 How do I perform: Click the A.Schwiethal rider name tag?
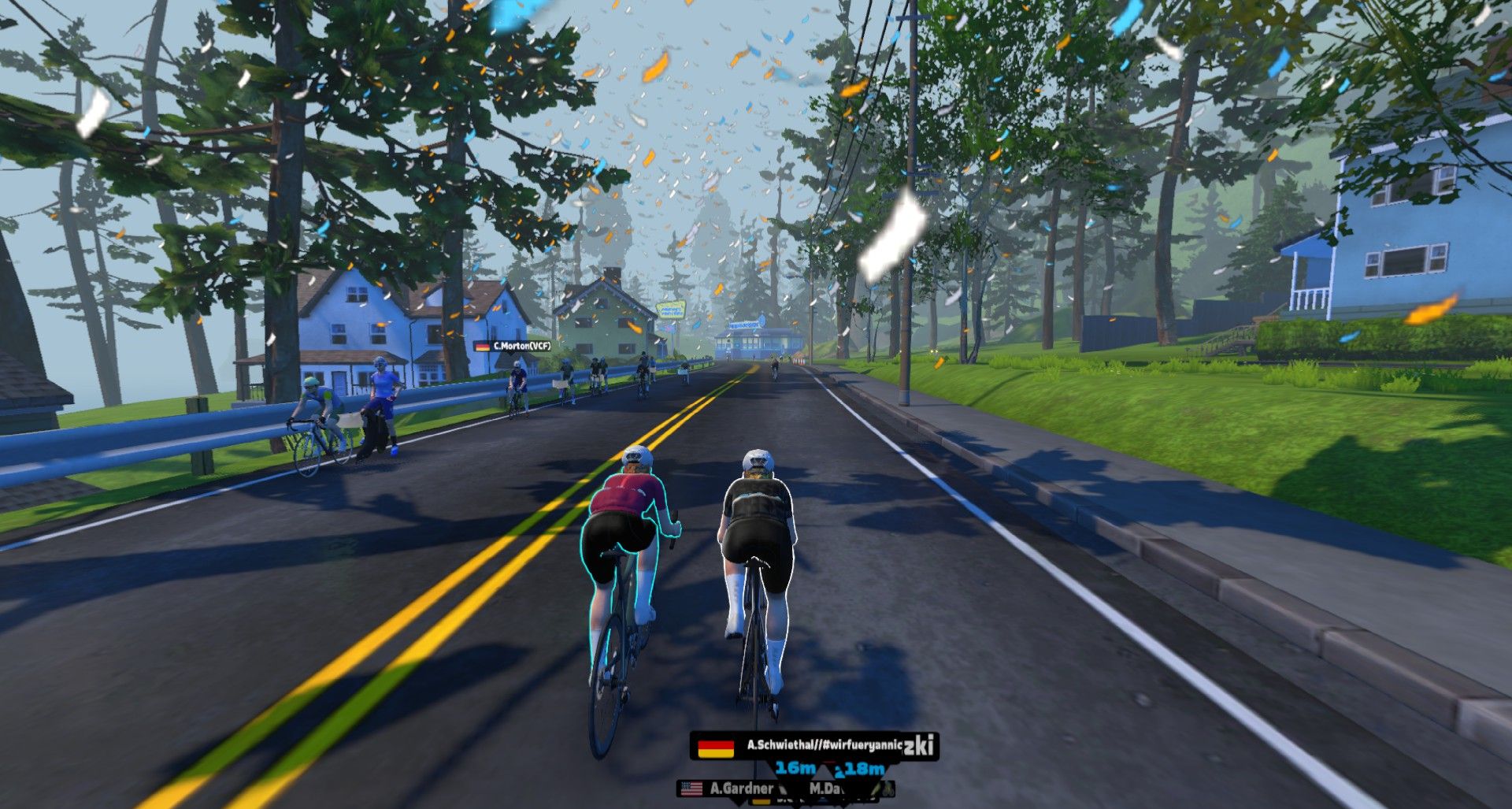(813, 745)
